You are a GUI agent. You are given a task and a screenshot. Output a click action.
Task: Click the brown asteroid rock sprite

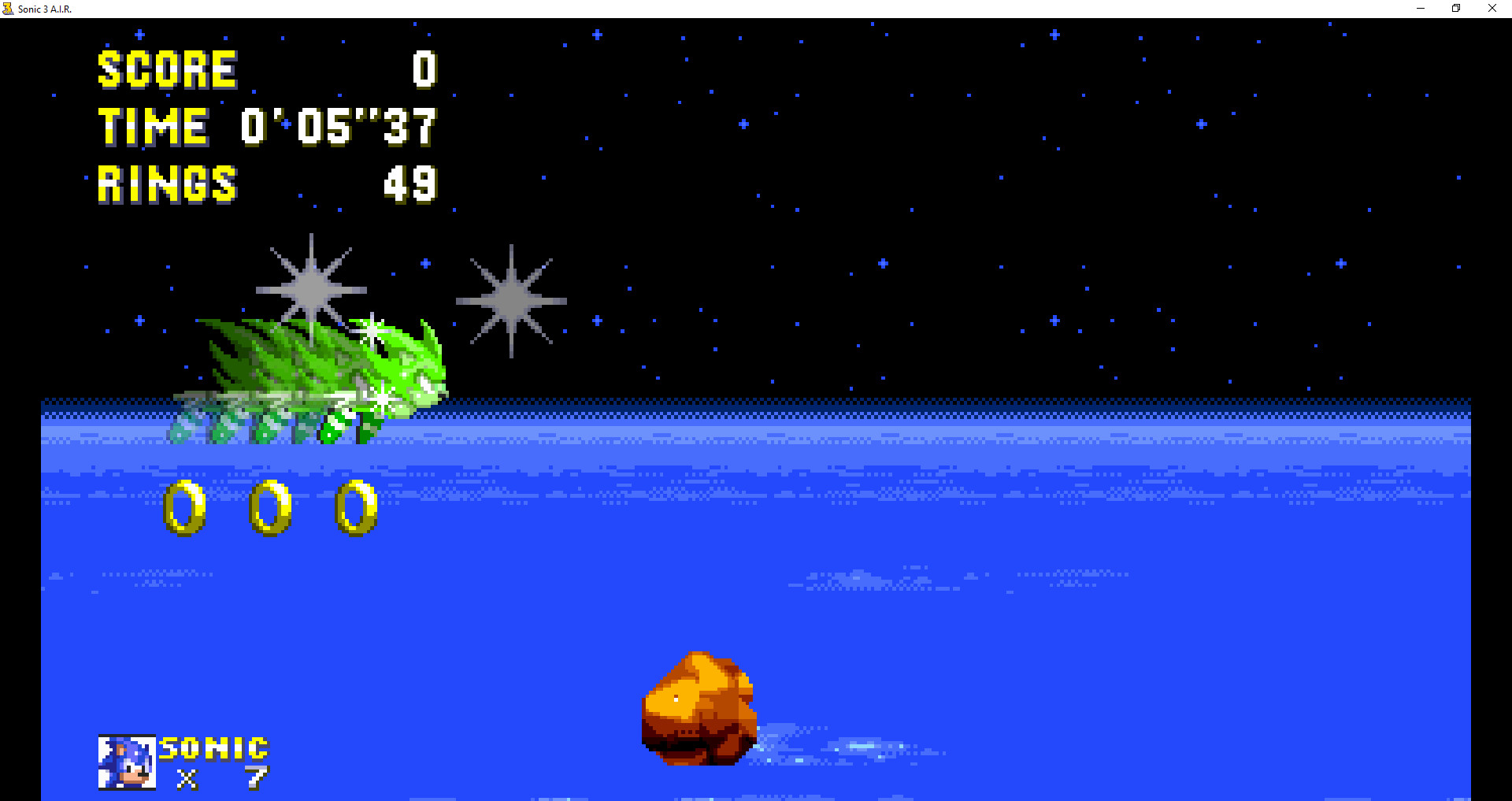[699, 709]
